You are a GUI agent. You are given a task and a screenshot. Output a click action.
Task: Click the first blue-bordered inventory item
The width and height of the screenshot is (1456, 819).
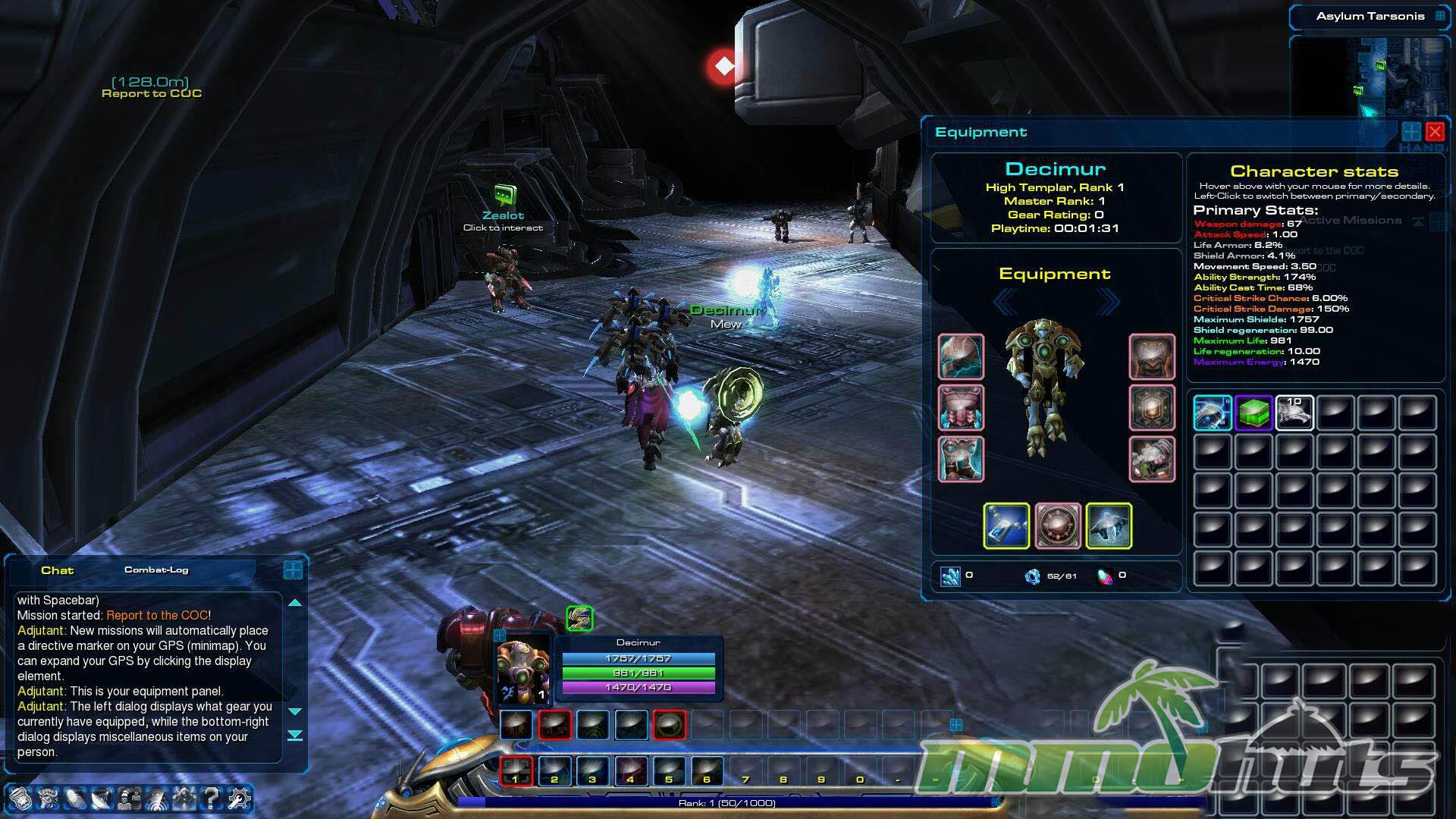[1212, 413]
